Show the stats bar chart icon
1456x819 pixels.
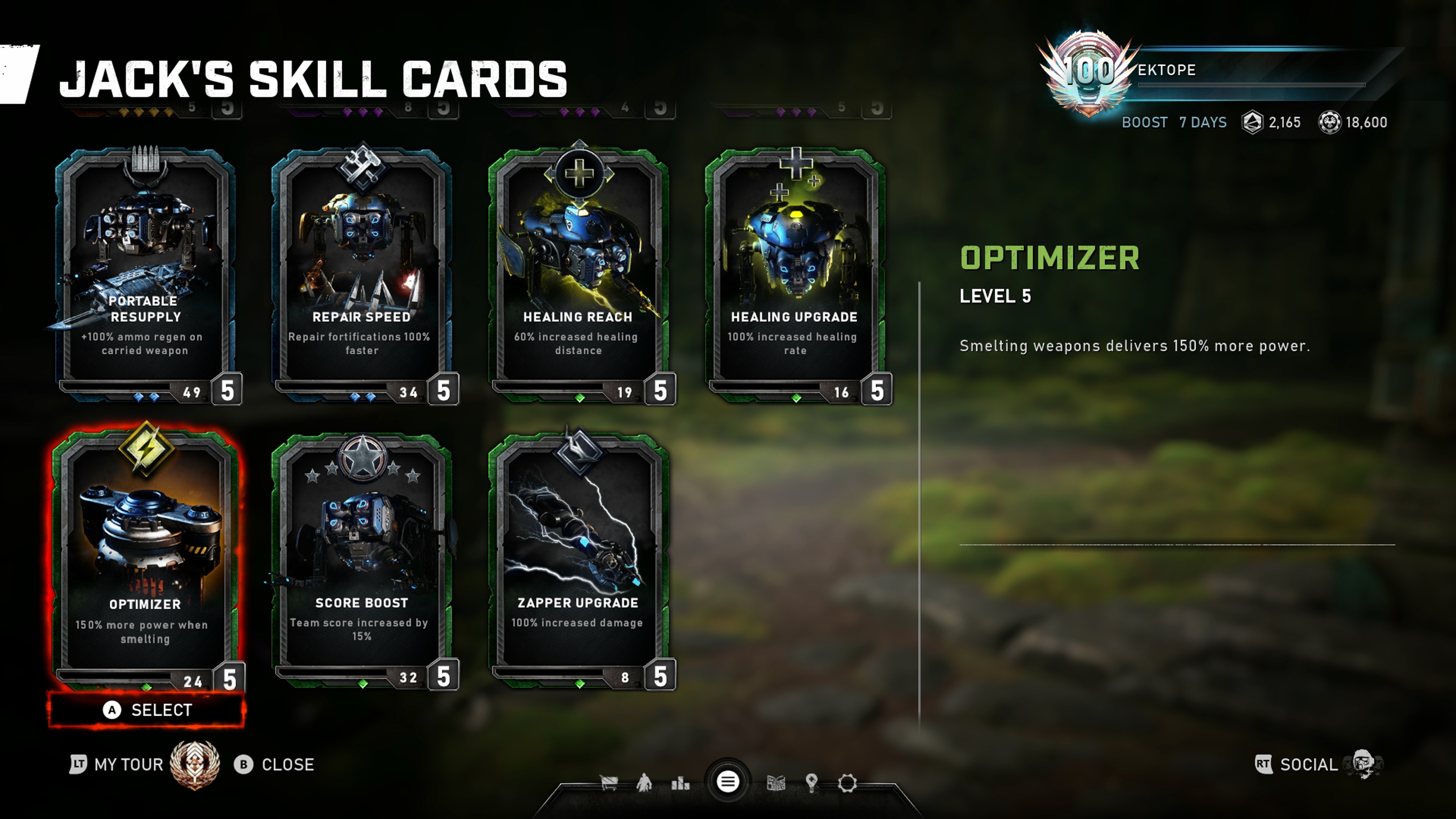point(680,783)
